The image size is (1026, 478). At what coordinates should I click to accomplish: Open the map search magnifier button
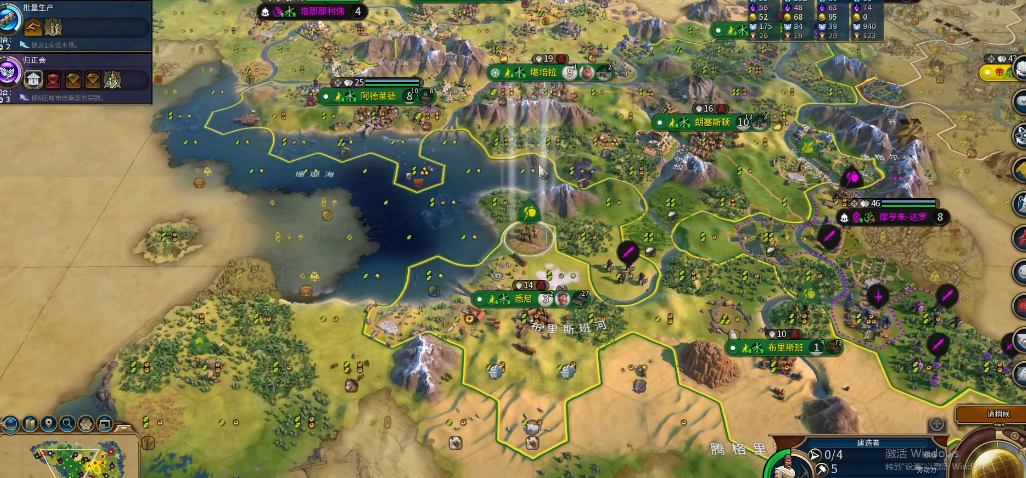[66, 423]
